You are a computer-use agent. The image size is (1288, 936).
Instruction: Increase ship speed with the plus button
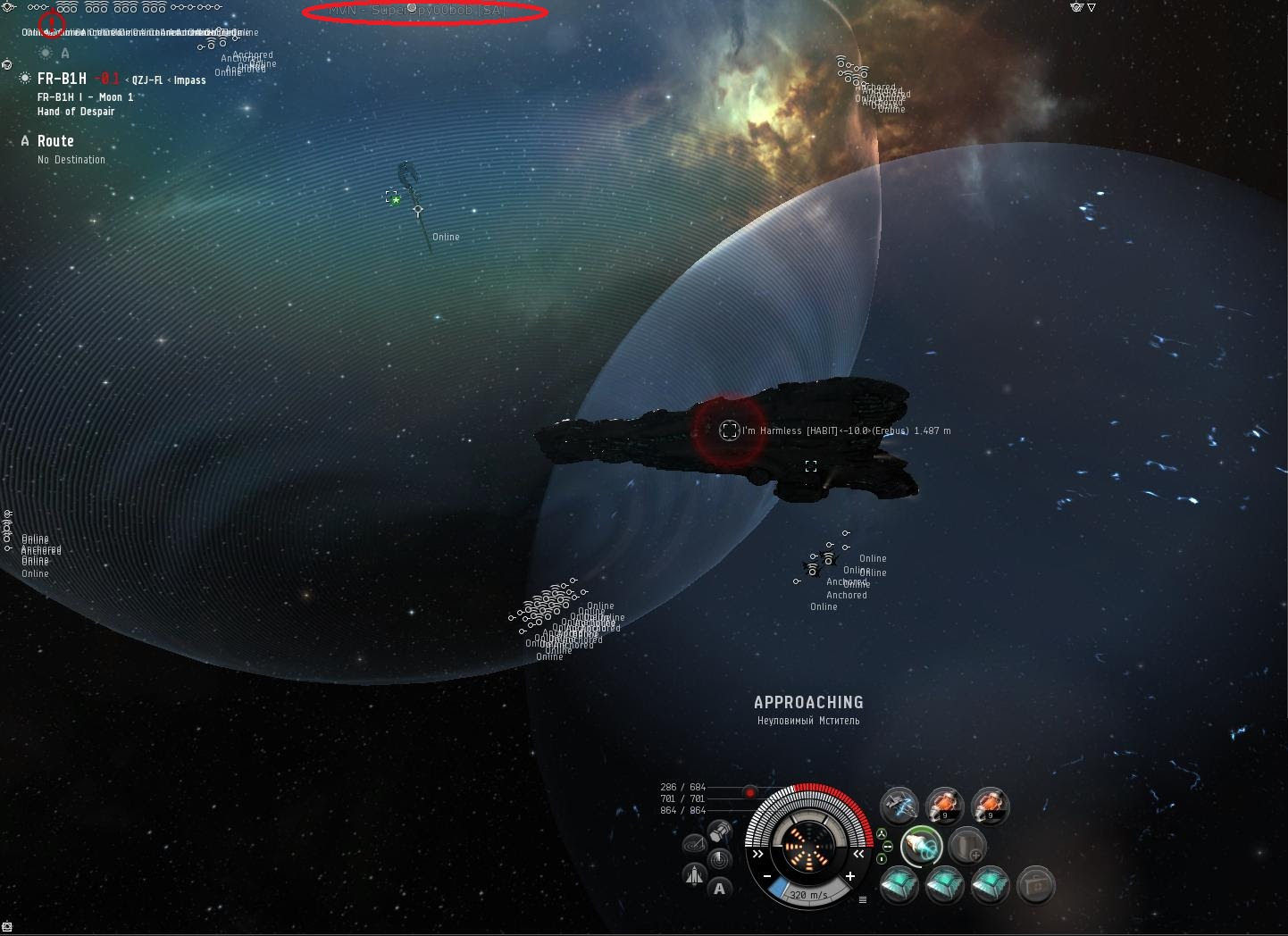point(849,876)
